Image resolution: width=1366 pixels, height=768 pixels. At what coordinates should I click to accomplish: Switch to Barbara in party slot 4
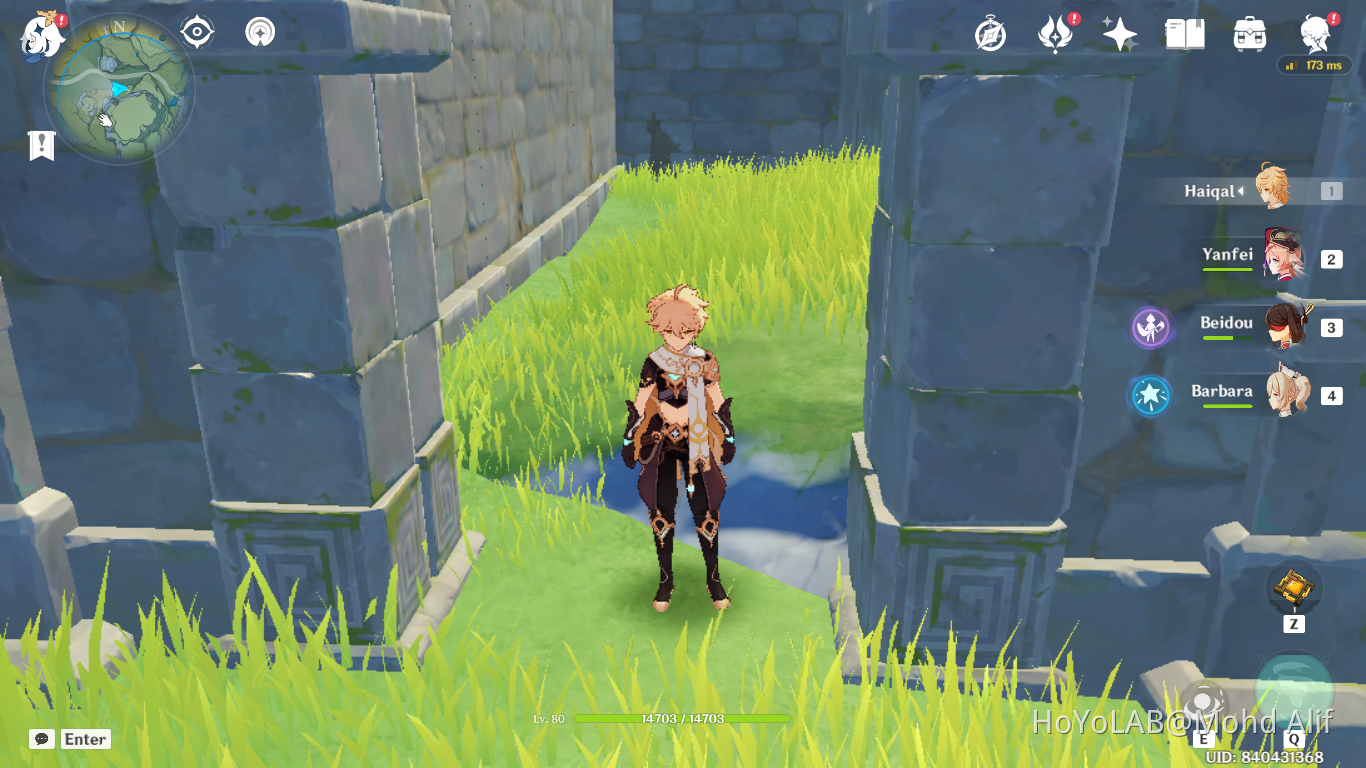1290,394
